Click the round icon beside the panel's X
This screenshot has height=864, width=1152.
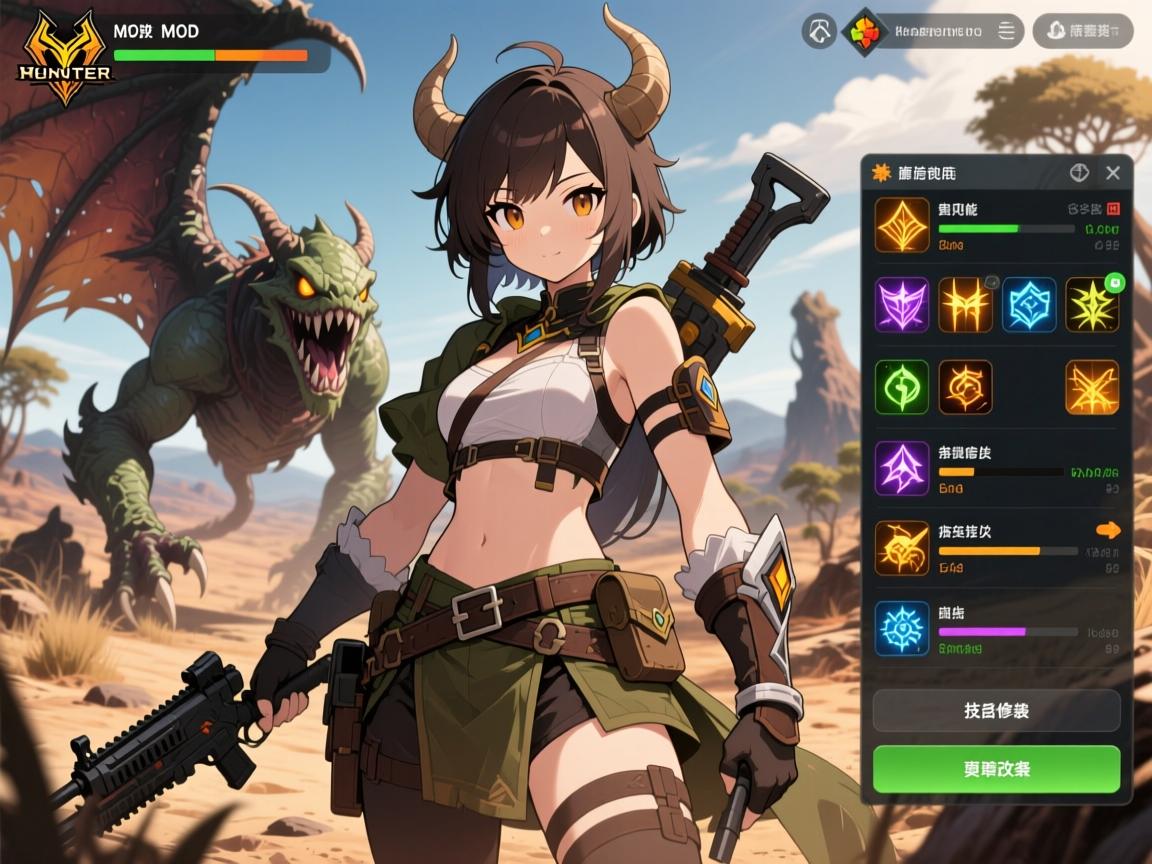(1079, 173)
